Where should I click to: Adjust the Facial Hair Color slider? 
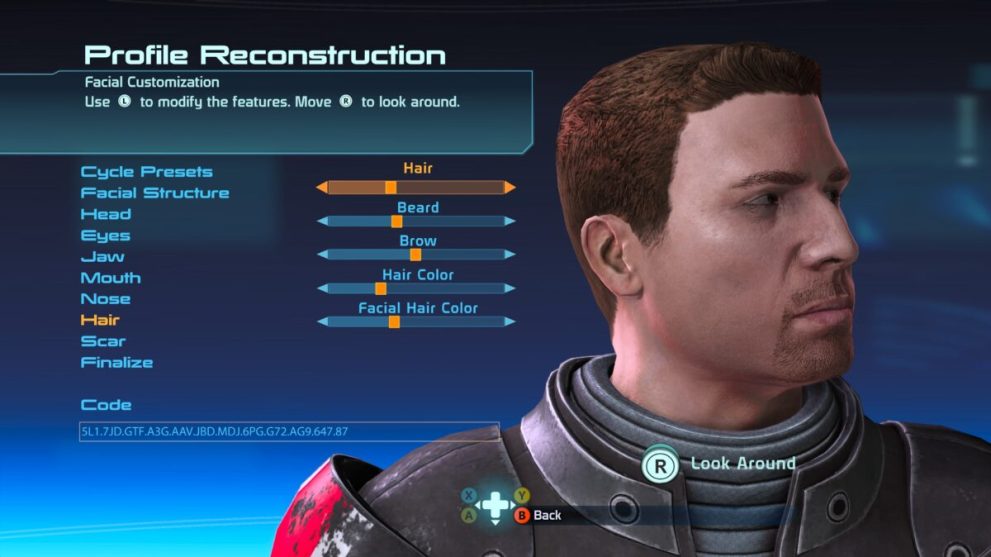click(x=415, y=322)
